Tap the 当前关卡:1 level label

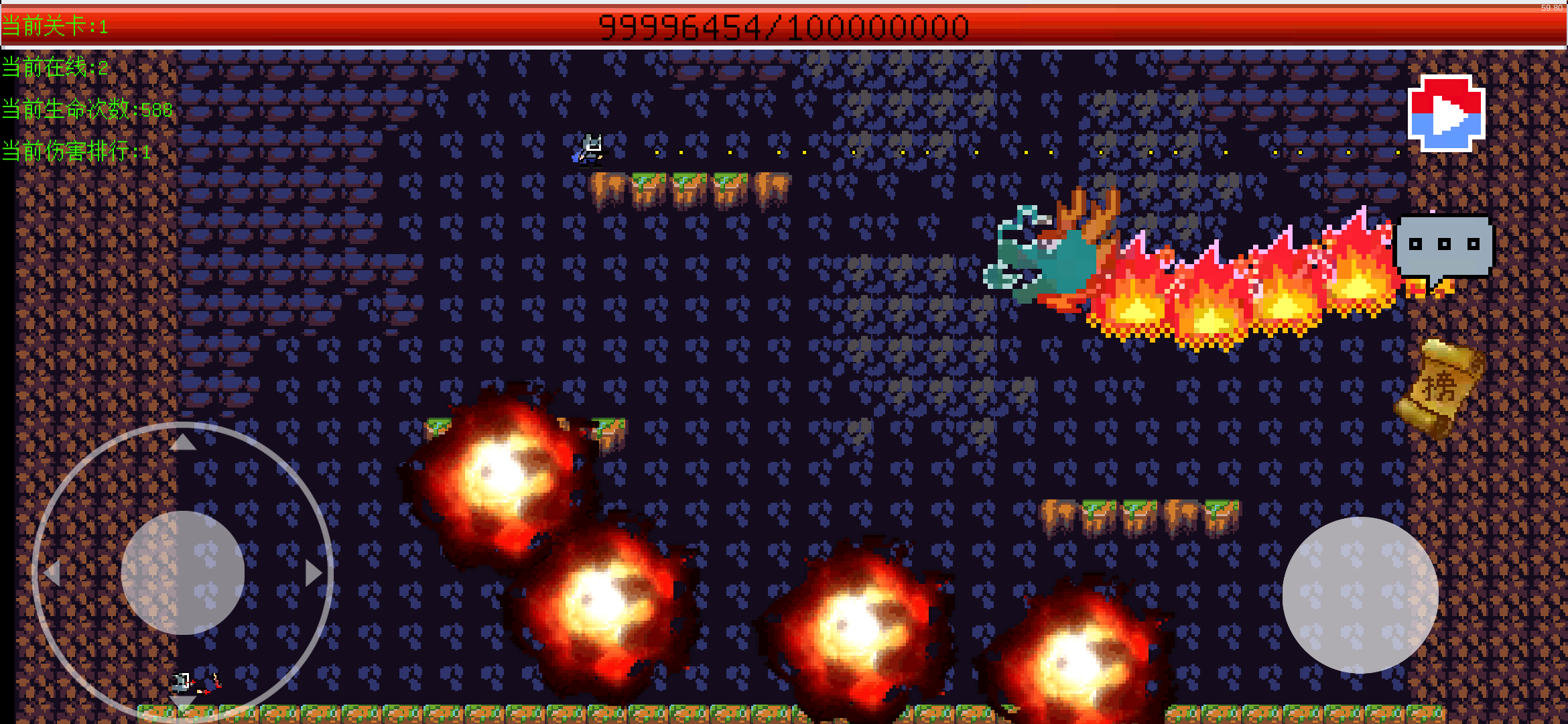tap(54, 26)
